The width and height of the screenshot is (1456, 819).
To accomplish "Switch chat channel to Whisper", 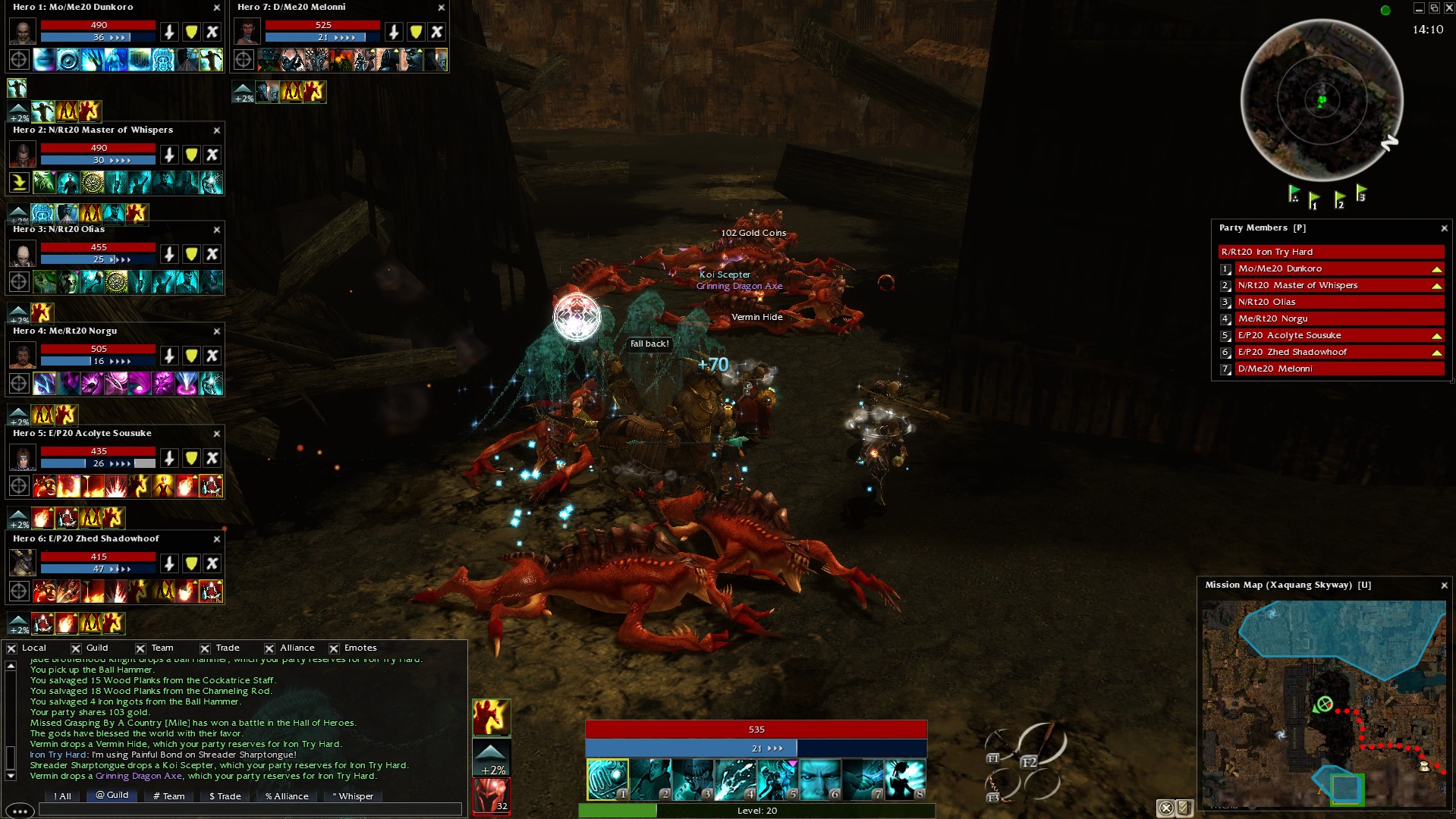I will pyautogui.click(x=353, y=796).
